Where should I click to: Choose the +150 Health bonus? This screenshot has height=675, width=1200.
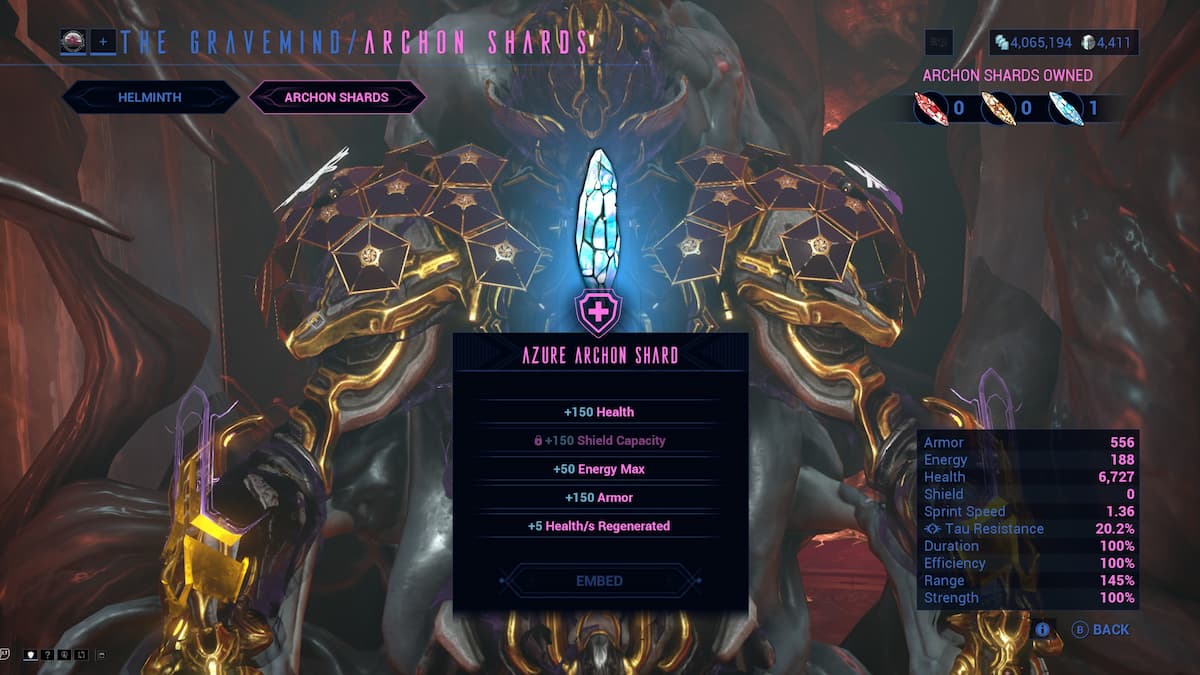pyautogui.click(x=598, y=412)
